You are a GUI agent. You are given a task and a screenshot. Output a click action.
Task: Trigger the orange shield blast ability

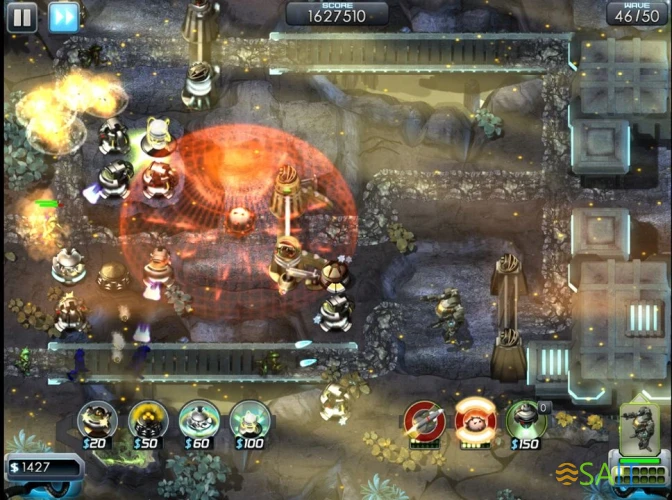point(474,422)
